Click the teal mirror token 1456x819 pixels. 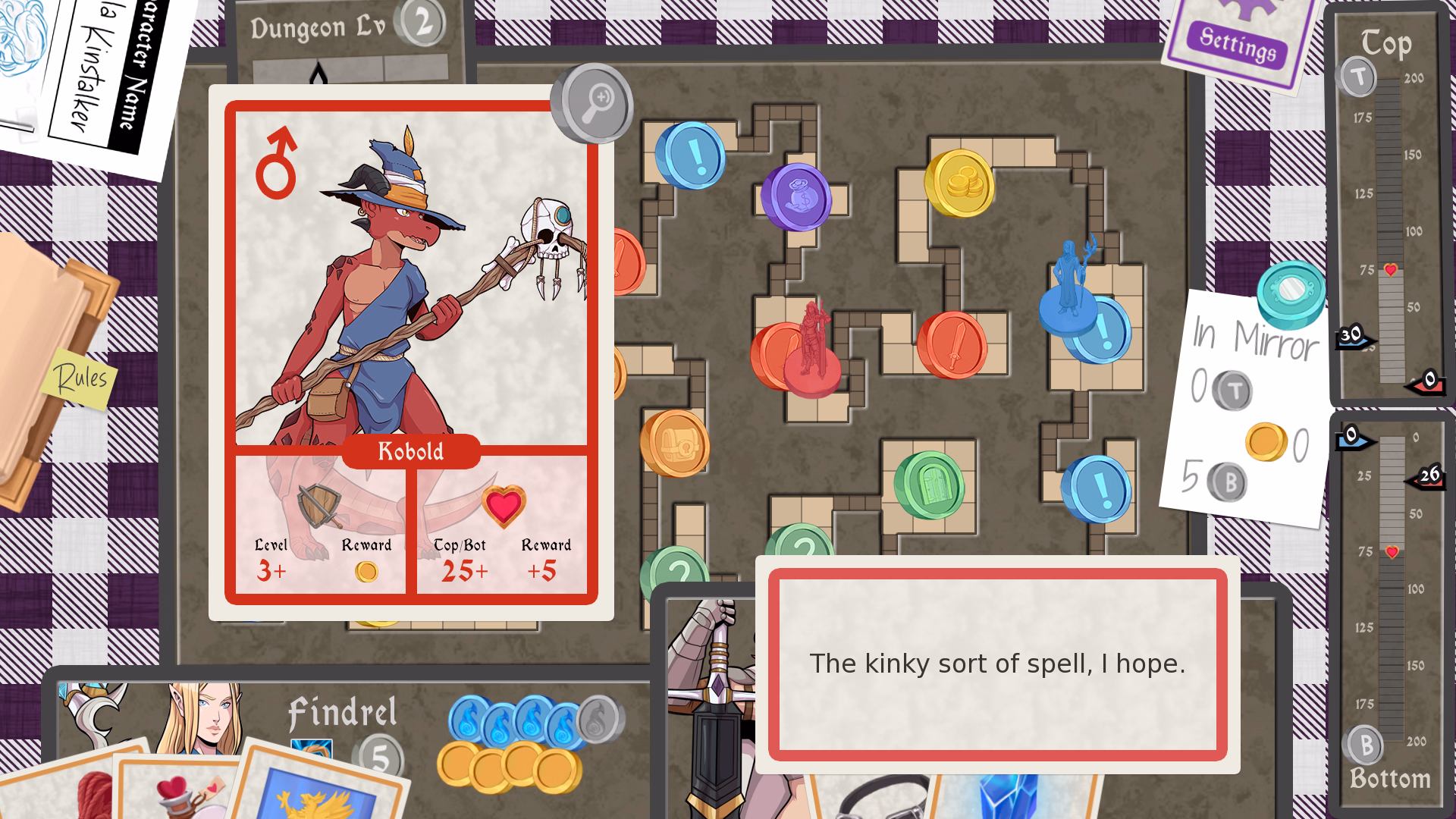point(1291,293)
